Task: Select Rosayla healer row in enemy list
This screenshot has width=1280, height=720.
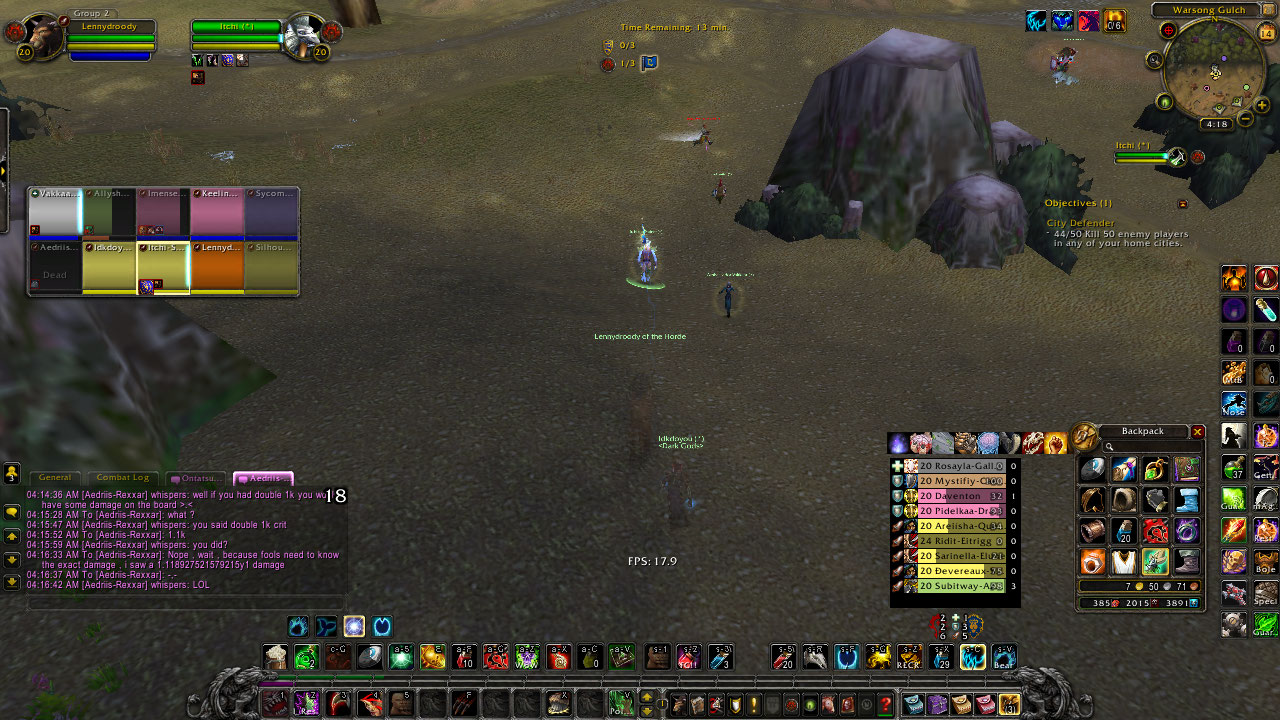Action: click(x=954, y=466)
